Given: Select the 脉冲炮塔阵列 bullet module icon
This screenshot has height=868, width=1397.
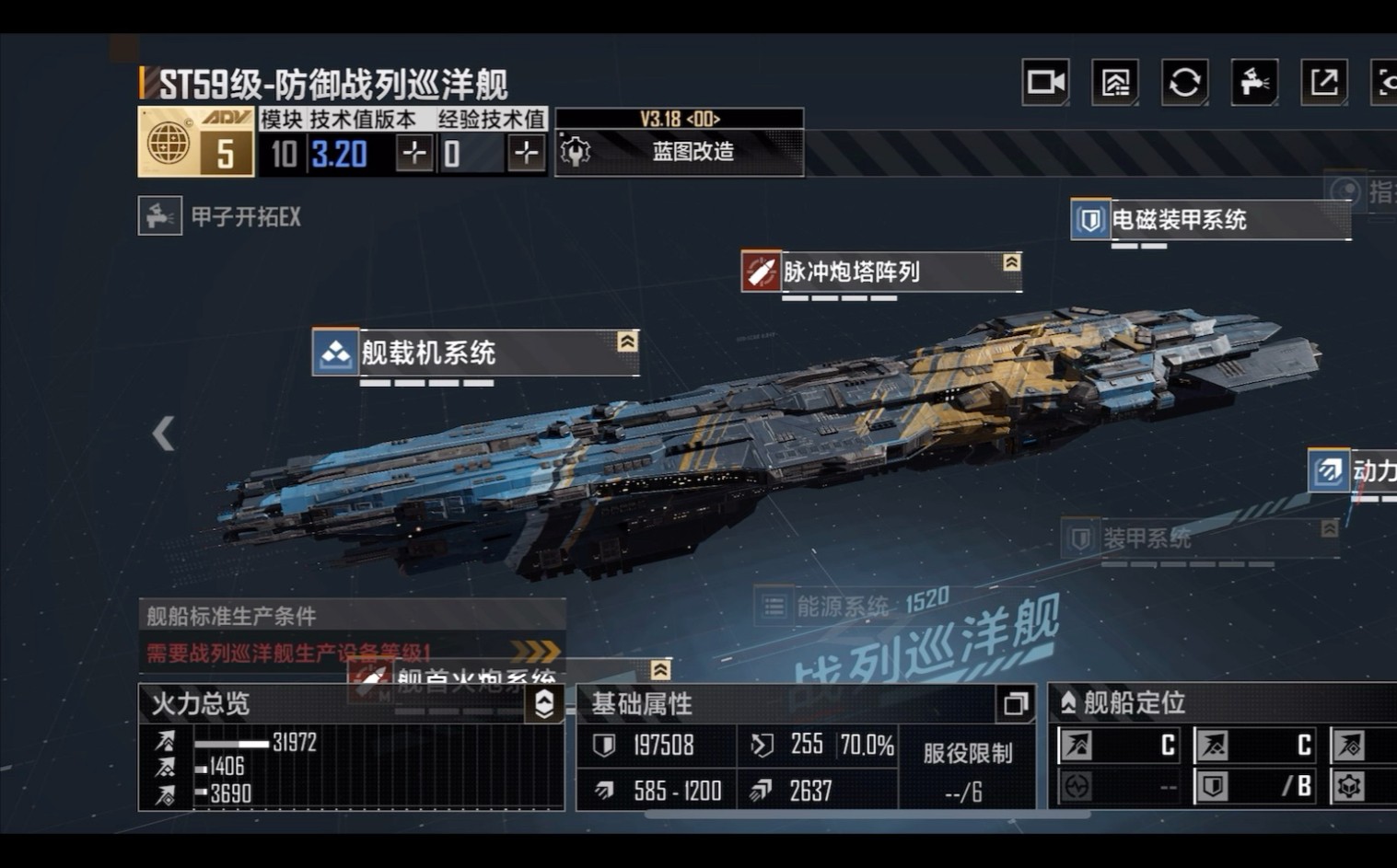Looking at the screenshot, I should (x=761, y=271).
